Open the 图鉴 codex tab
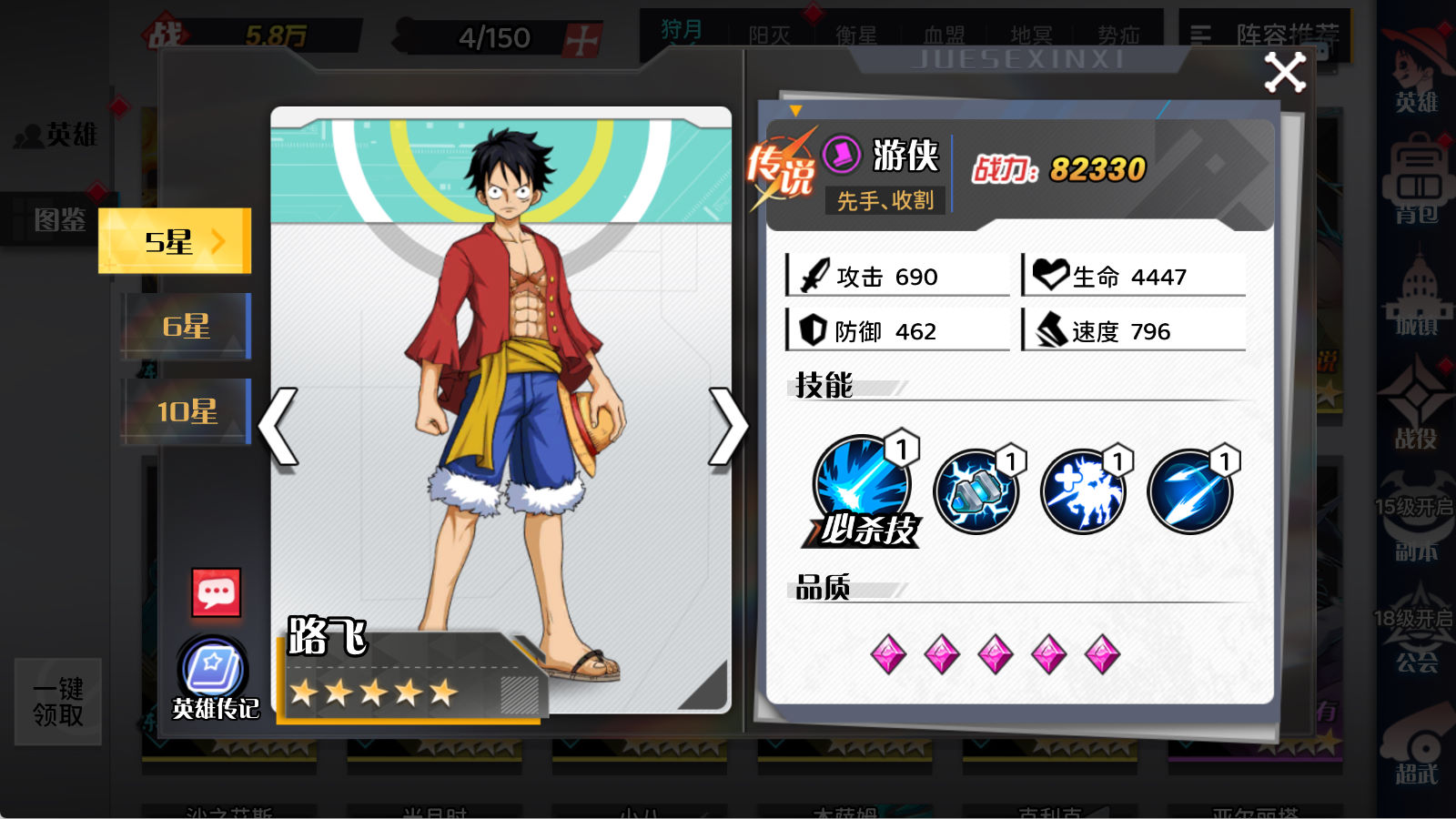The width and height of the screenshot is (1456, 819). point(59,219)
